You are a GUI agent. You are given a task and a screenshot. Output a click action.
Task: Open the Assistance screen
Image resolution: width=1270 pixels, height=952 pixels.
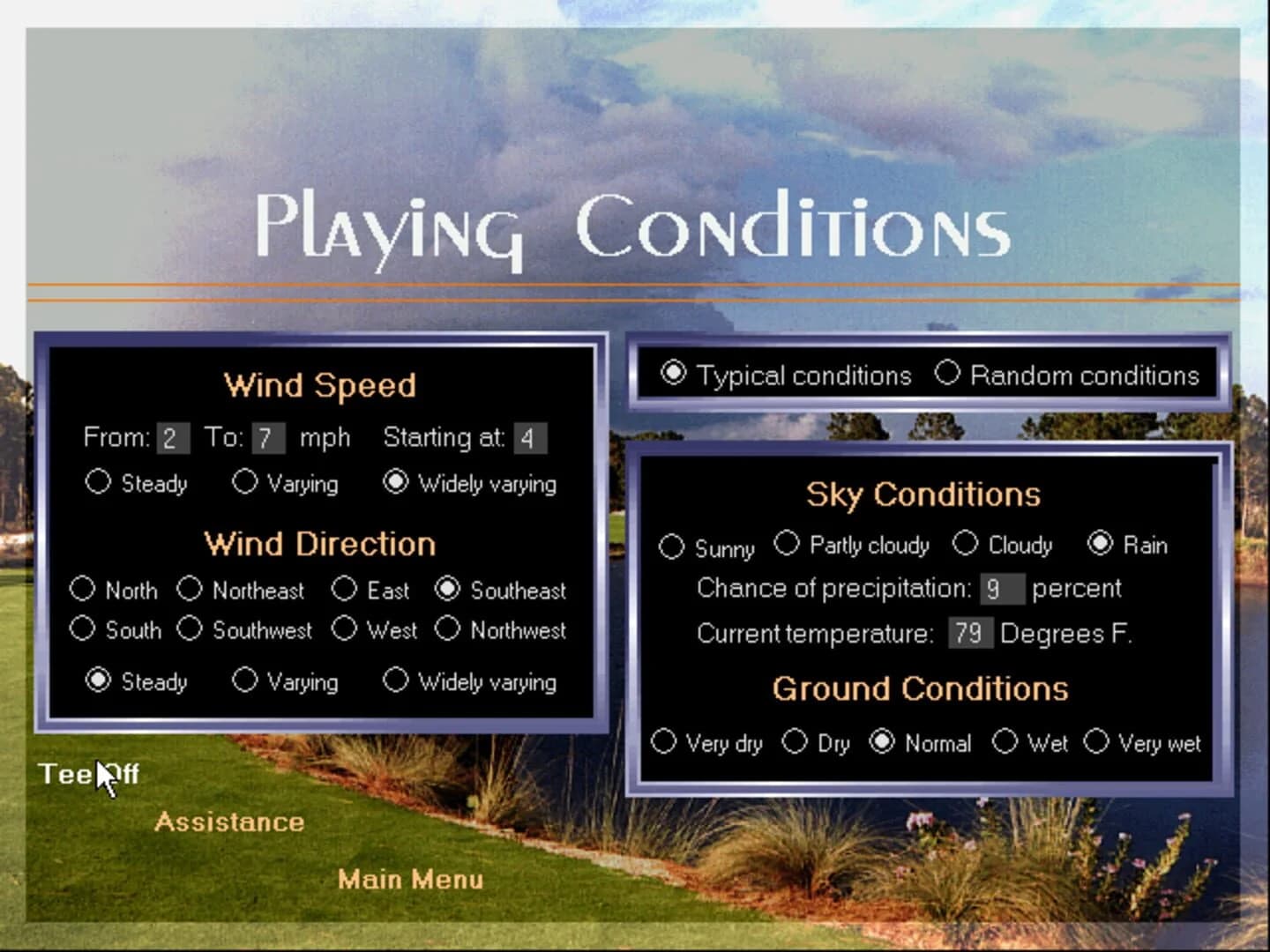[x=229, y=822]
